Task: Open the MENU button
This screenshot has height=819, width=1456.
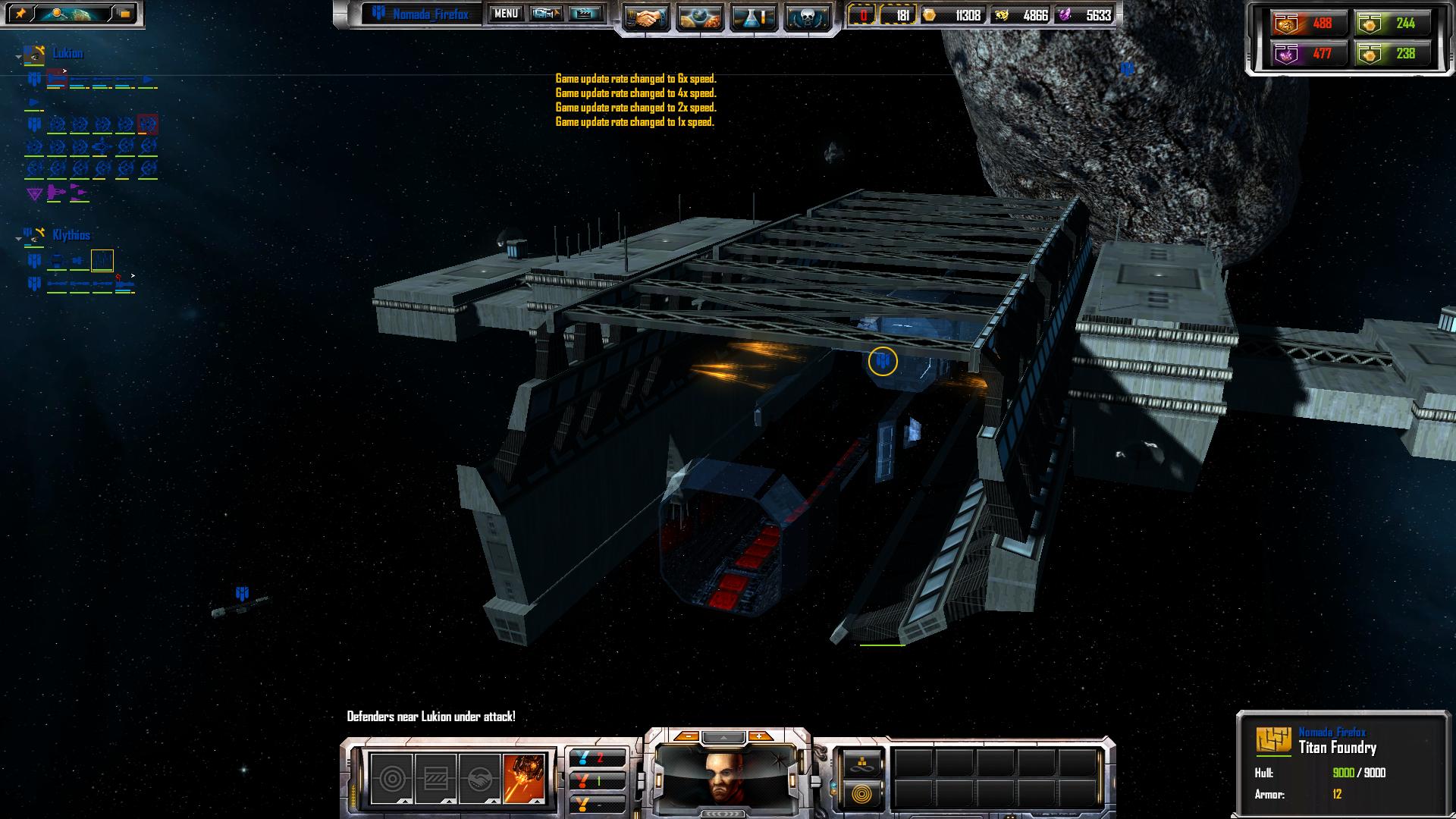Action: [x=506, y=14]
